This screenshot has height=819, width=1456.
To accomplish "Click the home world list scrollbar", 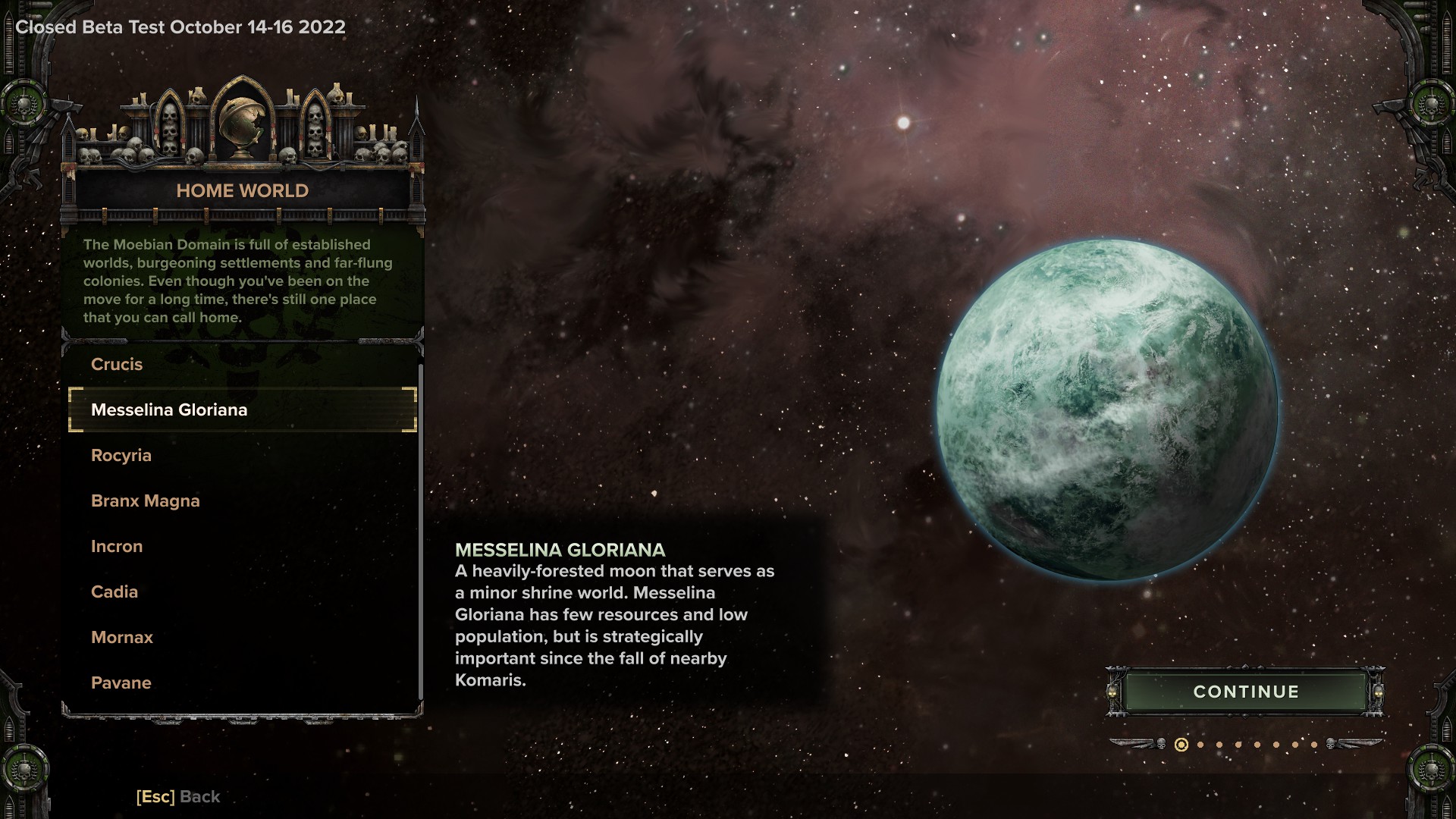I will pos(420,531).
